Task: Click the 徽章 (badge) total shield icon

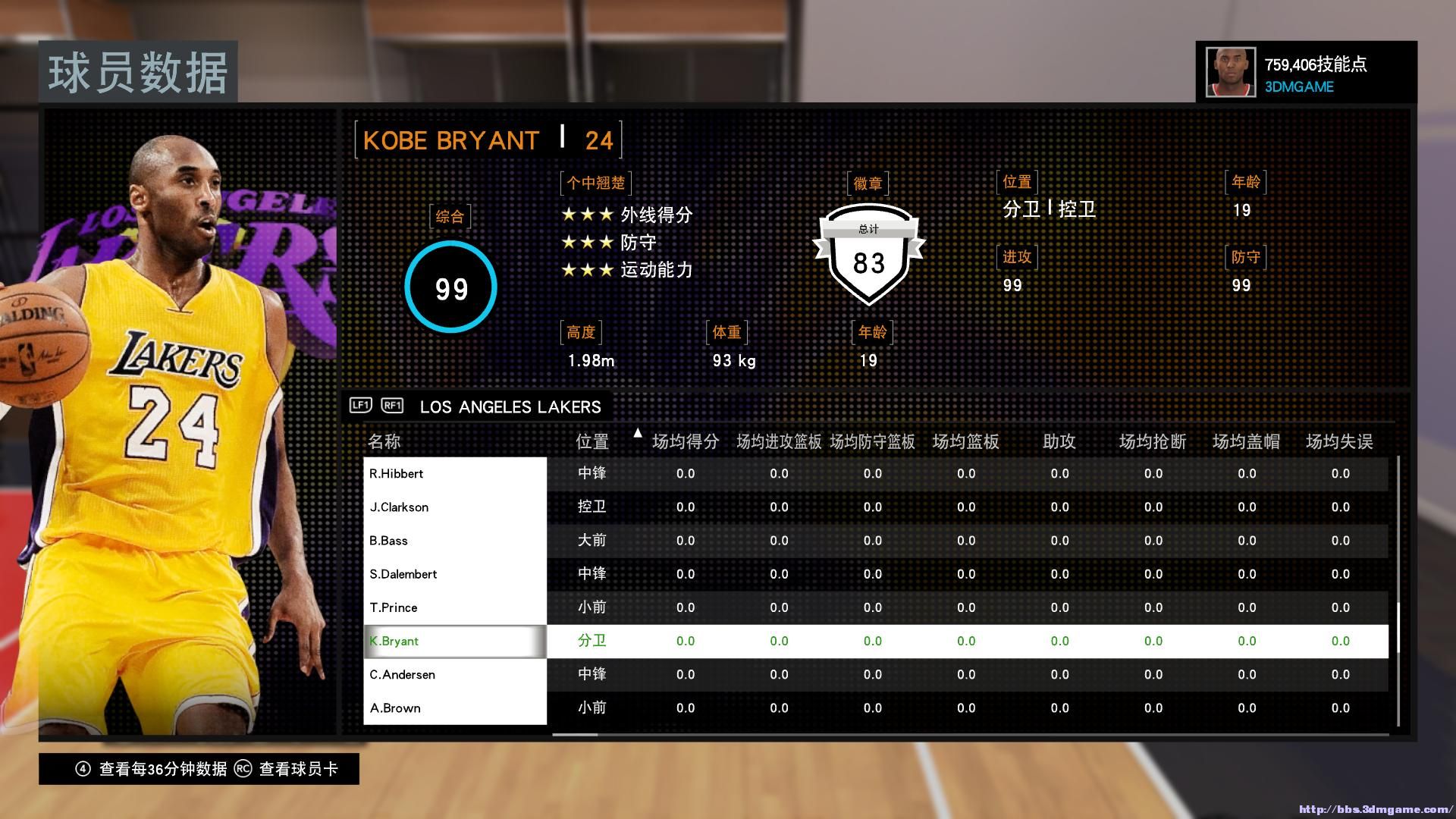Action: (x=869, y=262)
